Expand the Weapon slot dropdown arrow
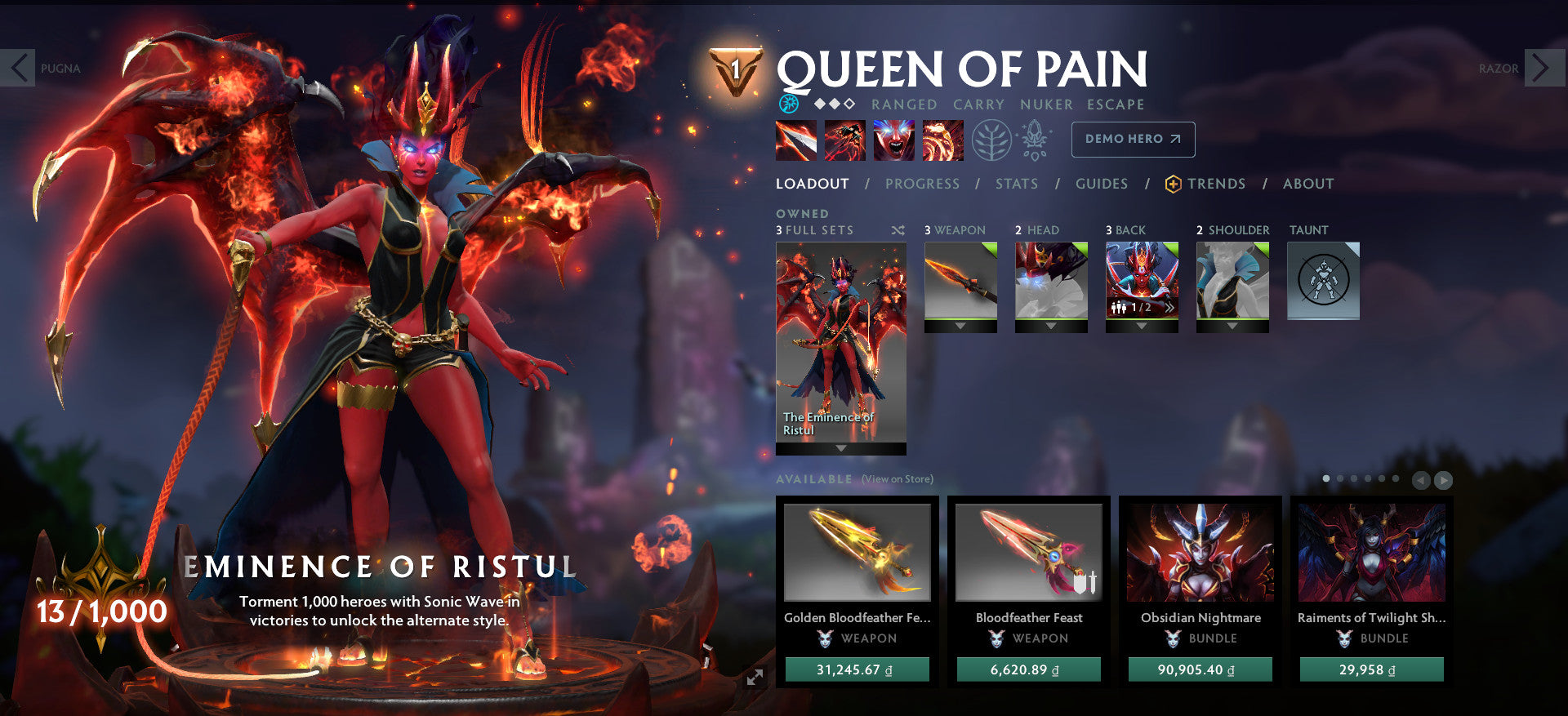 (x=960, y=325)
